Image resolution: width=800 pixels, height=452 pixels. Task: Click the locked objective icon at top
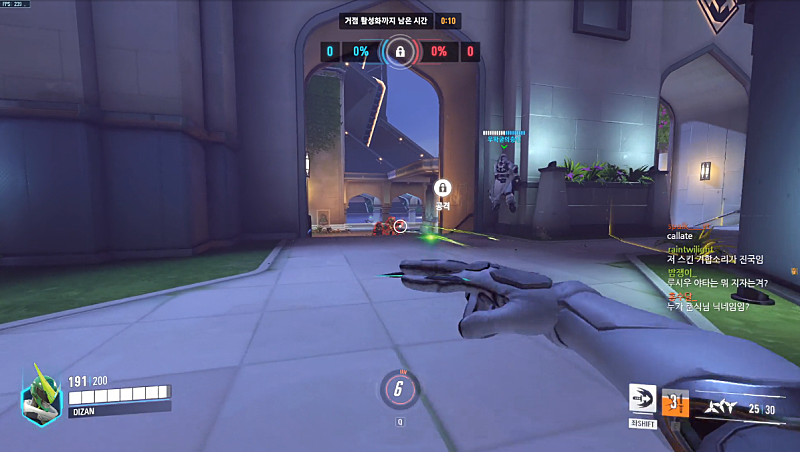400,51
